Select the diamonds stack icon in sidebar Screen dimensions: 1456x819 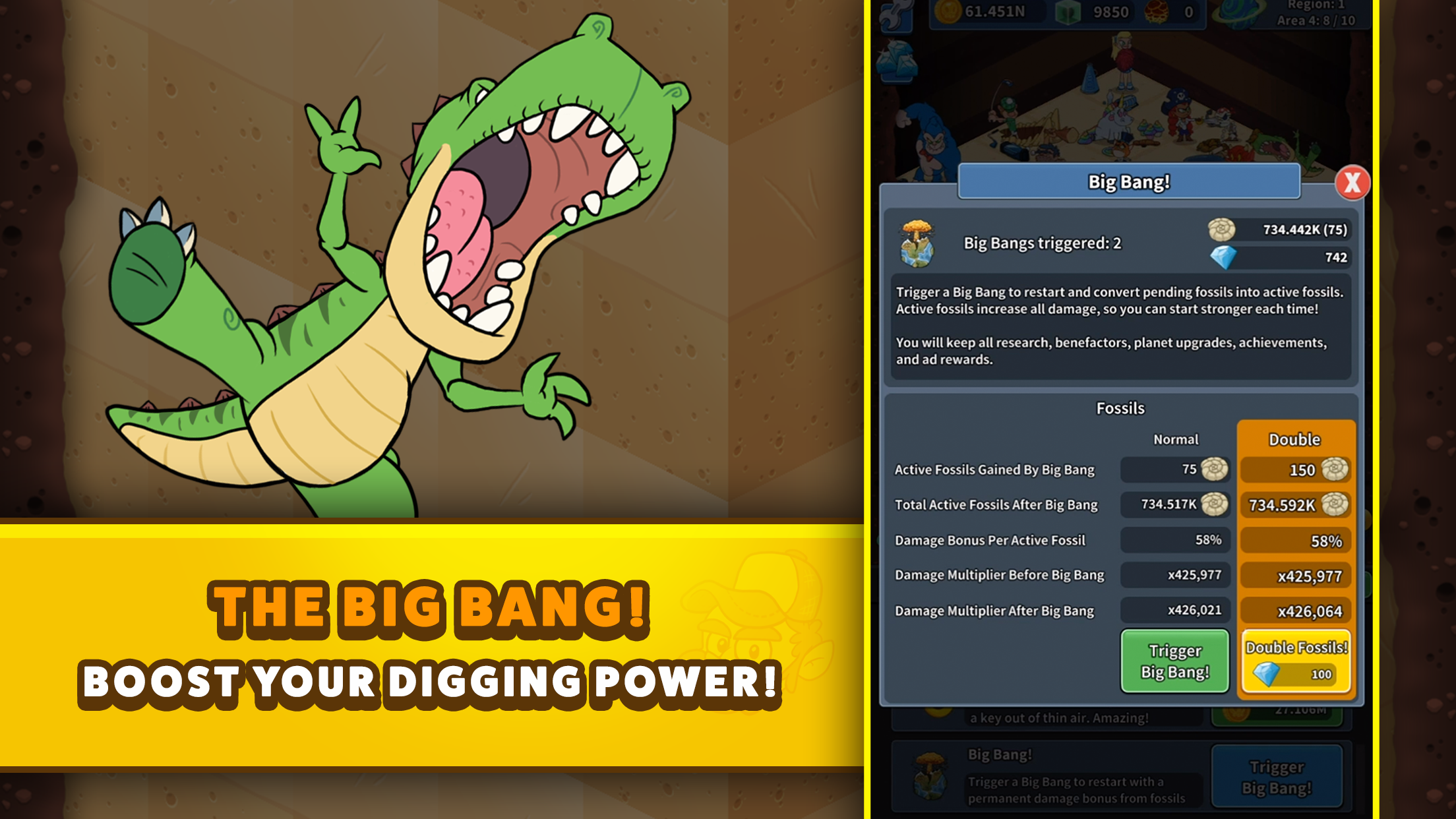pos(897,62)
